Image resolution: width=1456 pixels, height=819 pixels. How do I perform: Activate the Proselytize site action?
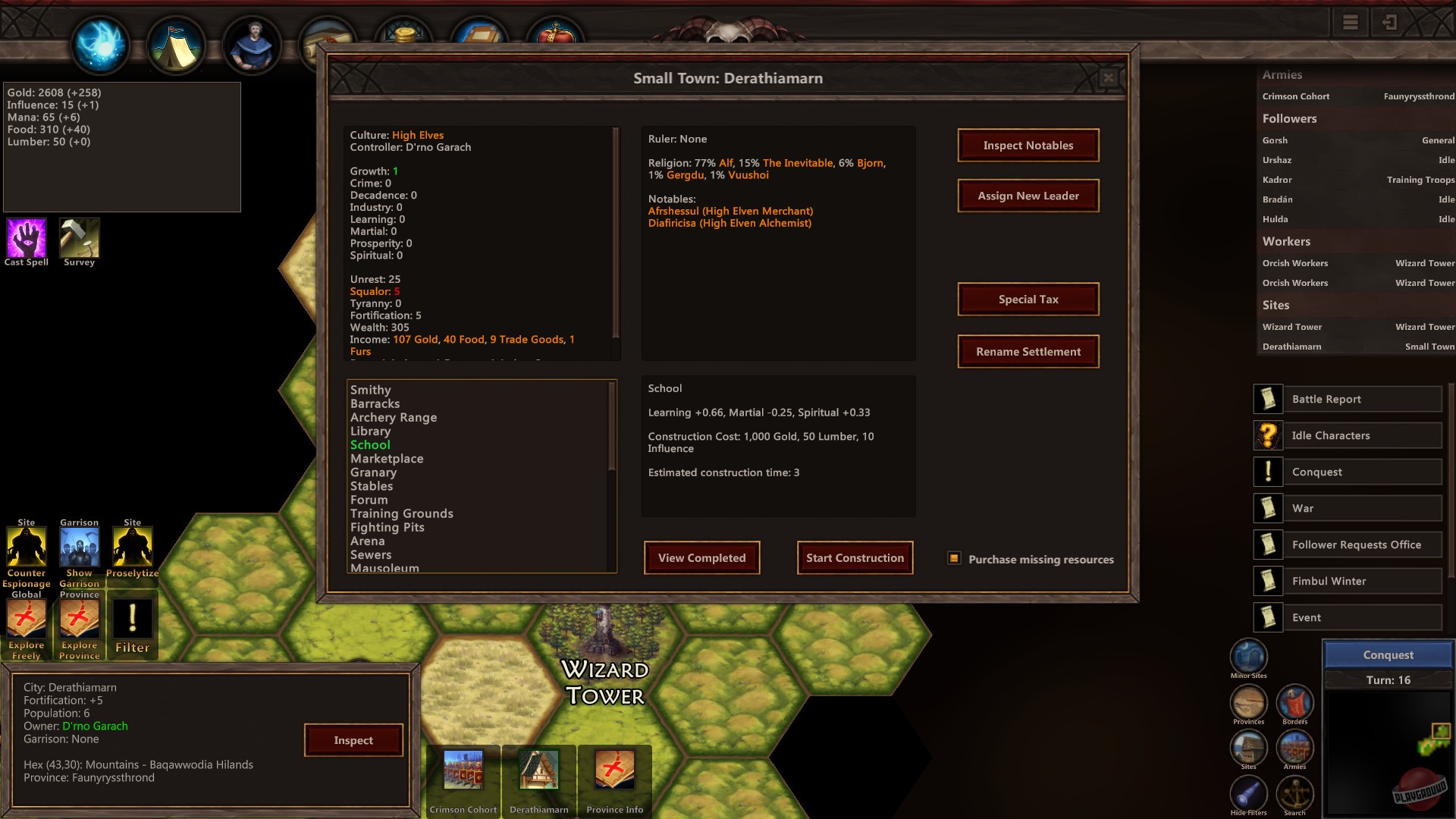point(132,548)
